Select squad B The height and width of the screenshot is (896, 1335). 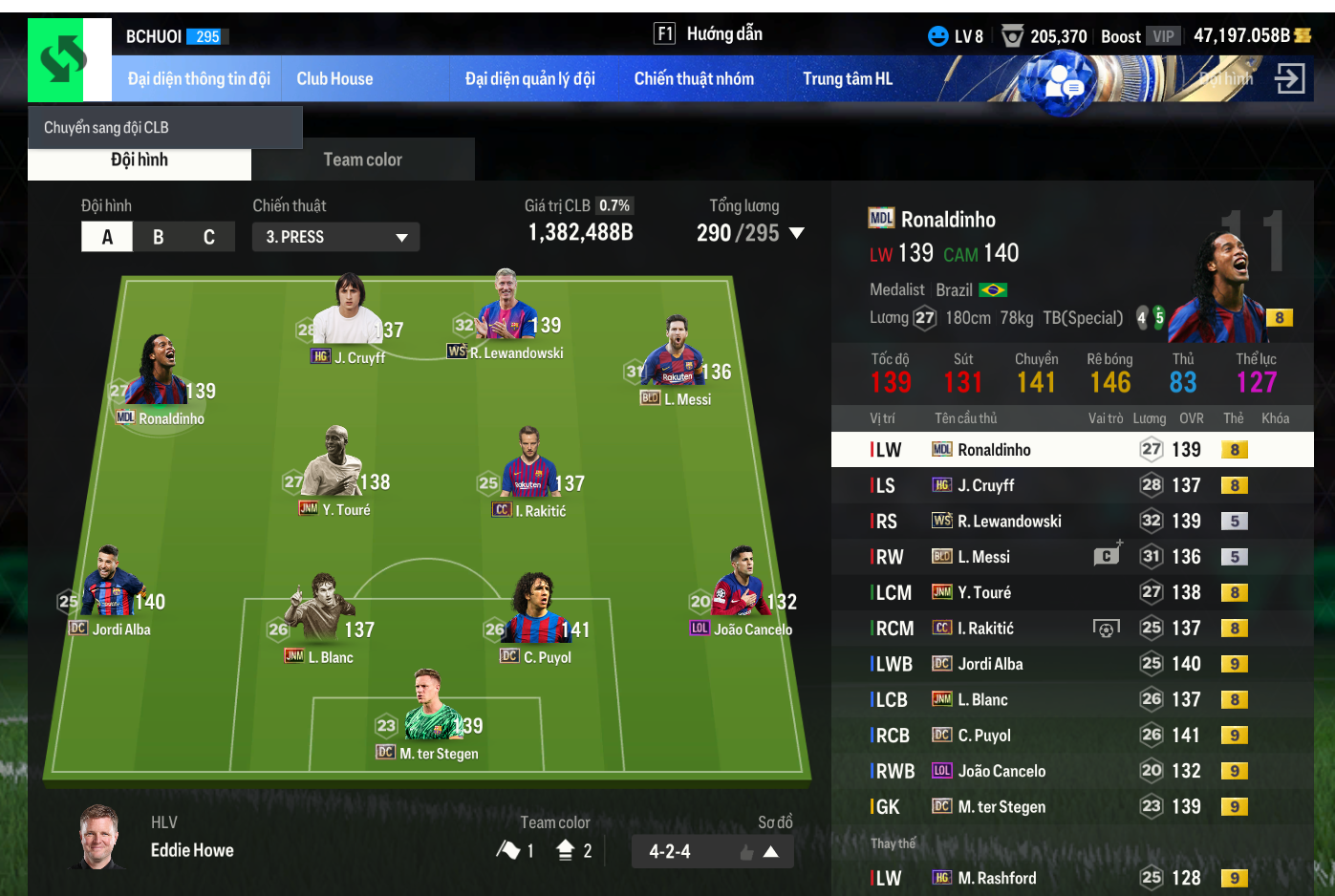[159, 237]
